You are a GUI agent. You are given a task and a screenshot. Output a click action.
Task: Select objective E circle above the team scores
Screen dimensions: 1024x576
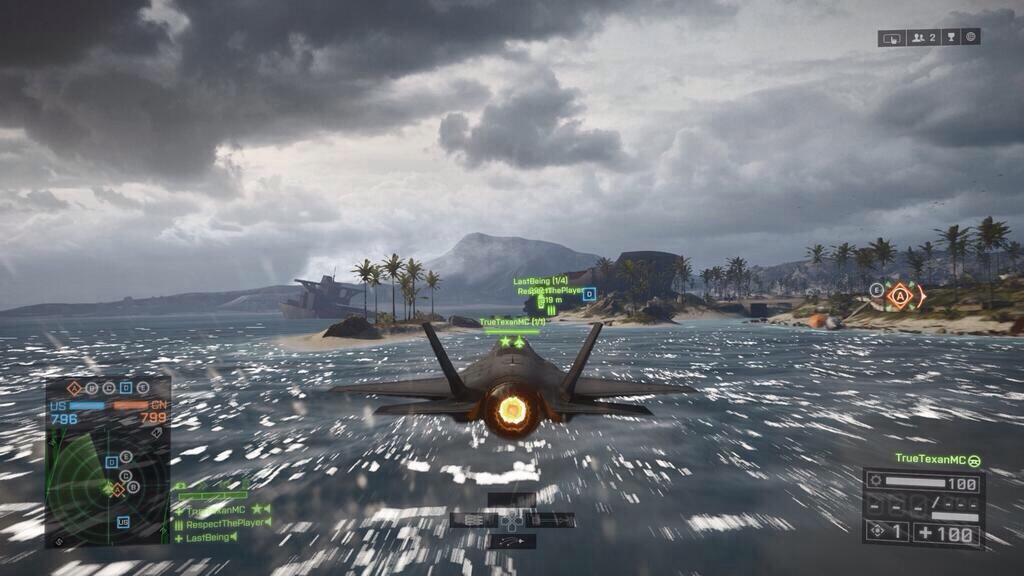(x=143, y=388)
